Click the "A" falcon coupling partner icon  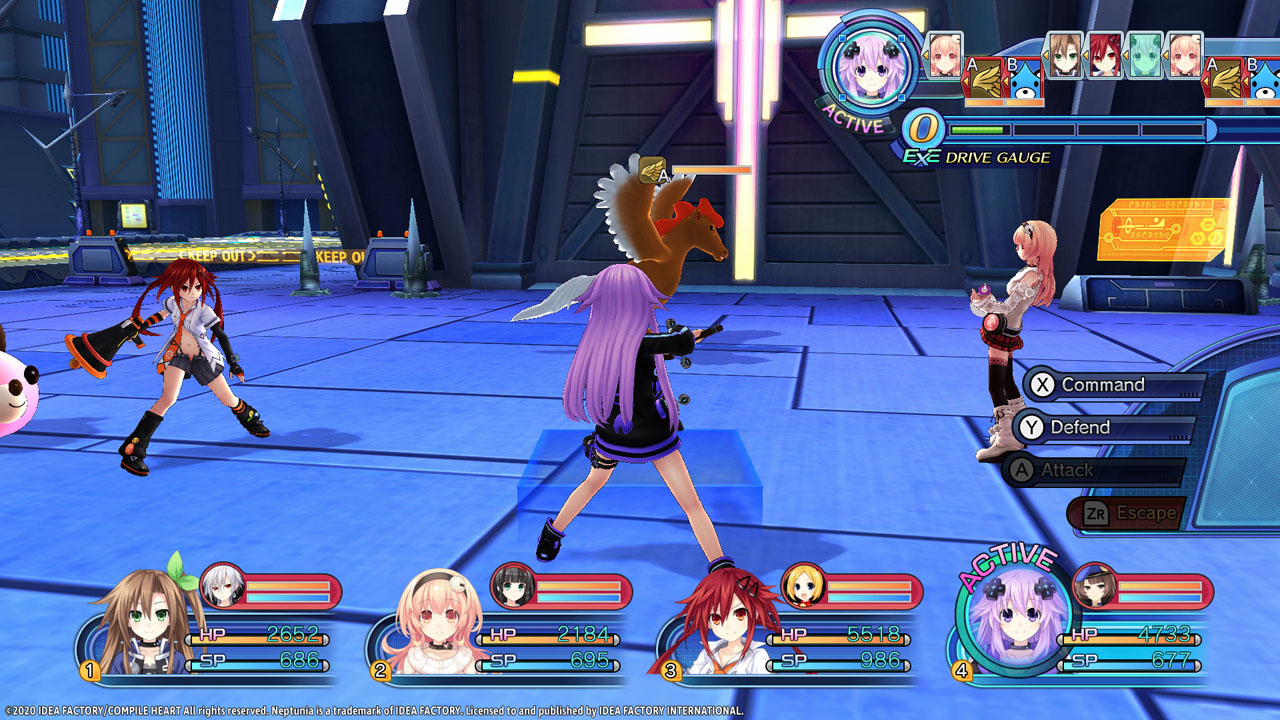click(x=985, y=80)
